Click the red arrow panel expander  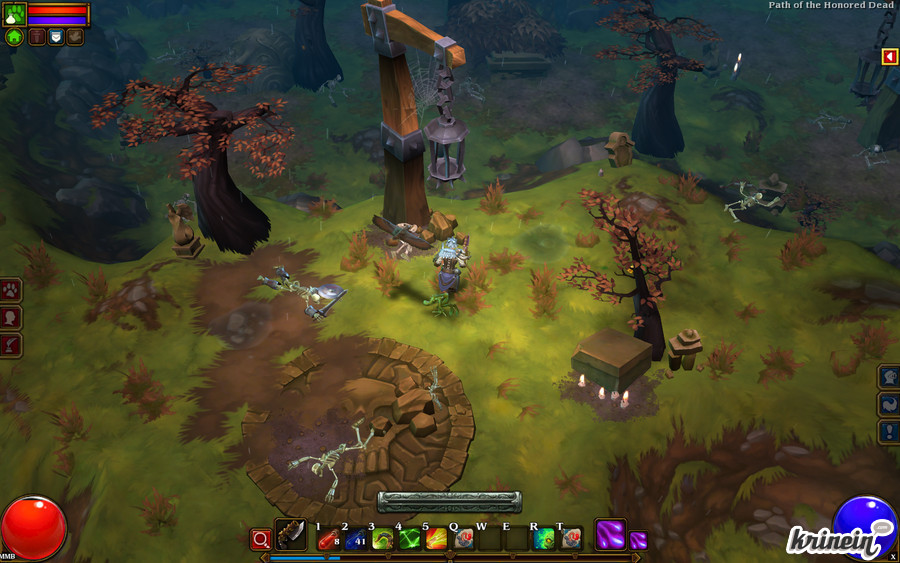click(x=889, y=57)
